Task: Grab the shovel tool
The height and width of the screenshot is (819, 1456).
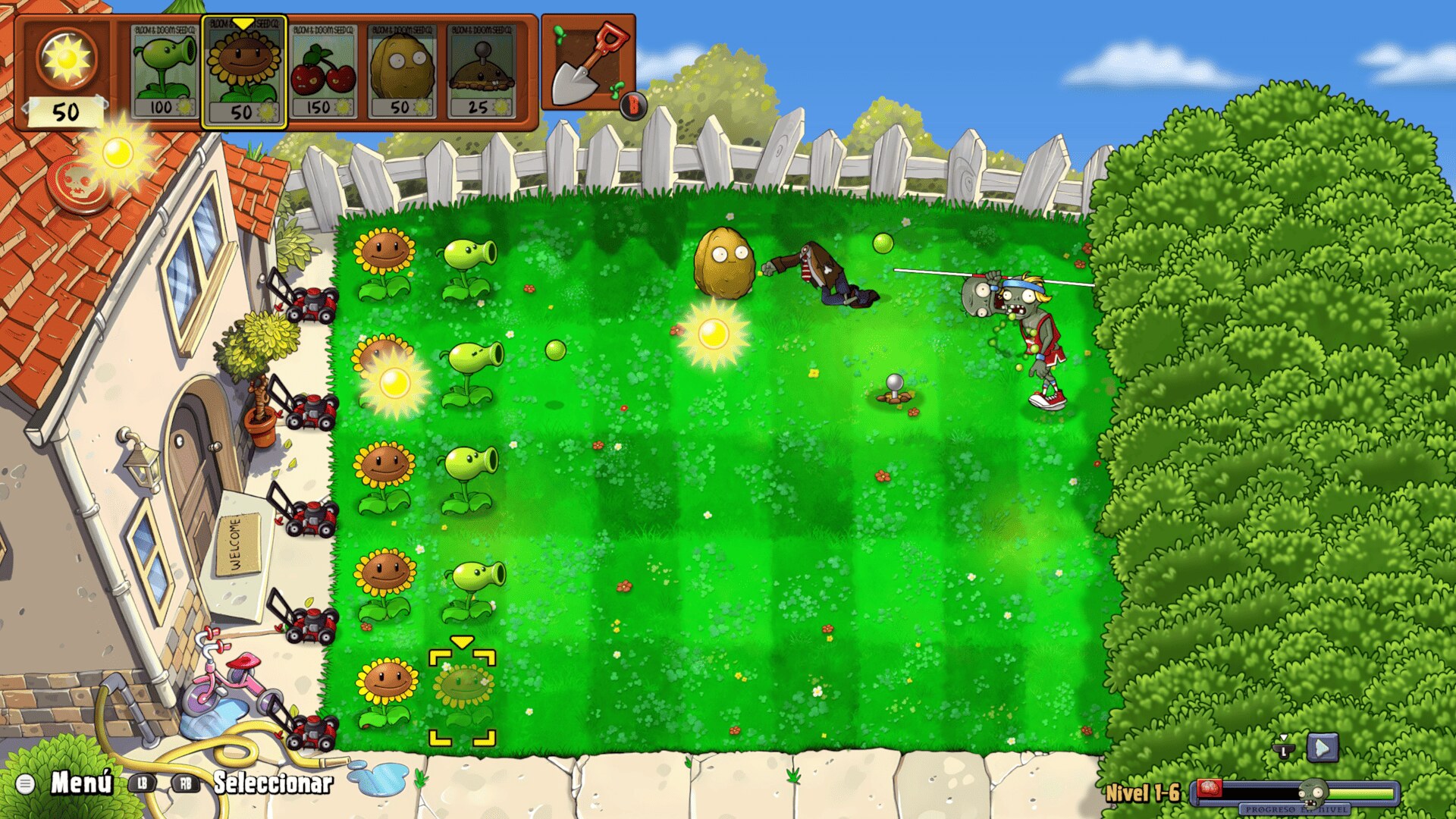Action: [x=588, y=64]
